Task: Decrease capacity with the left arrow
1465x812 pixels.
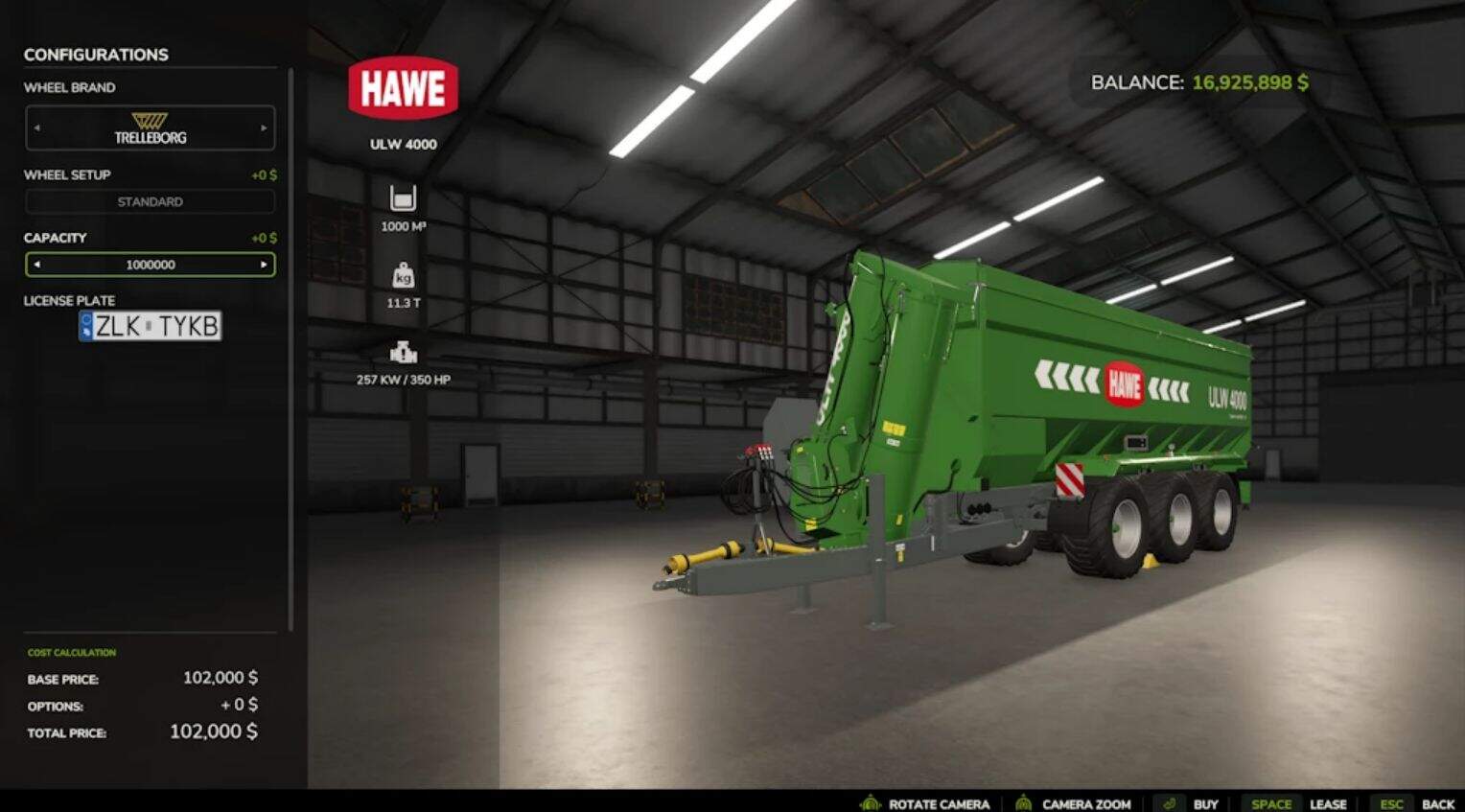Action: (x=37, y=265)
